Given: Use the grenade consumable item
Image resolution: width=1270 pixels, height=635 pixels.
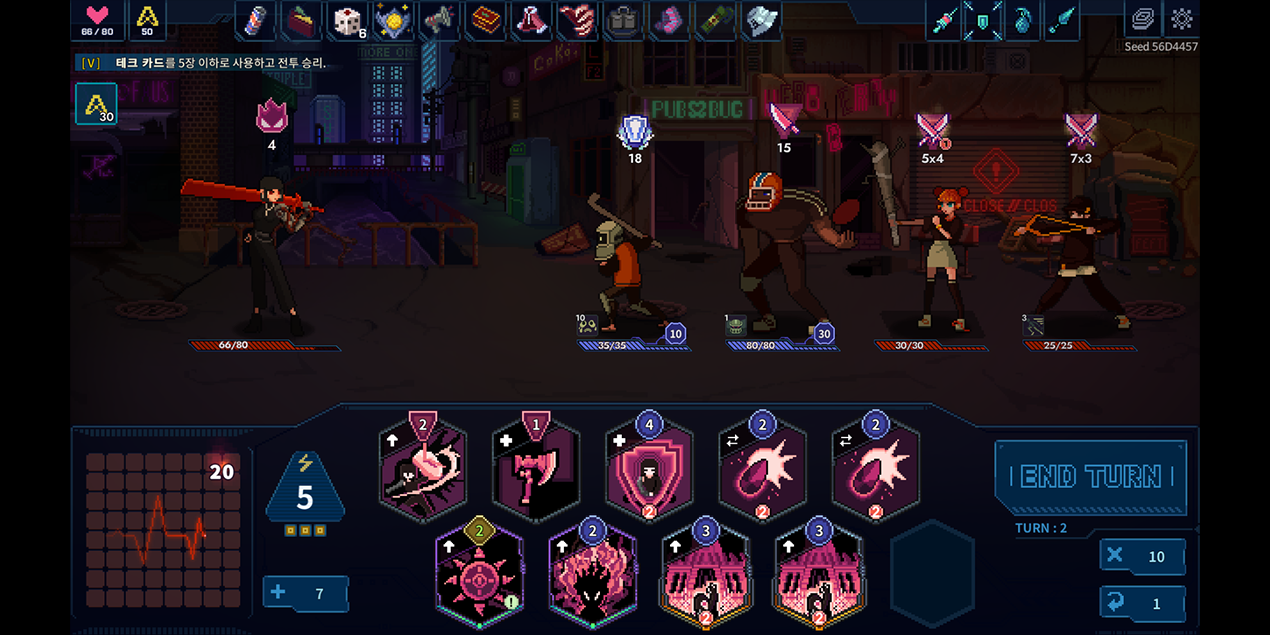Looking at the screenshot, I should pyautogui.click(x=1023, y=21).
